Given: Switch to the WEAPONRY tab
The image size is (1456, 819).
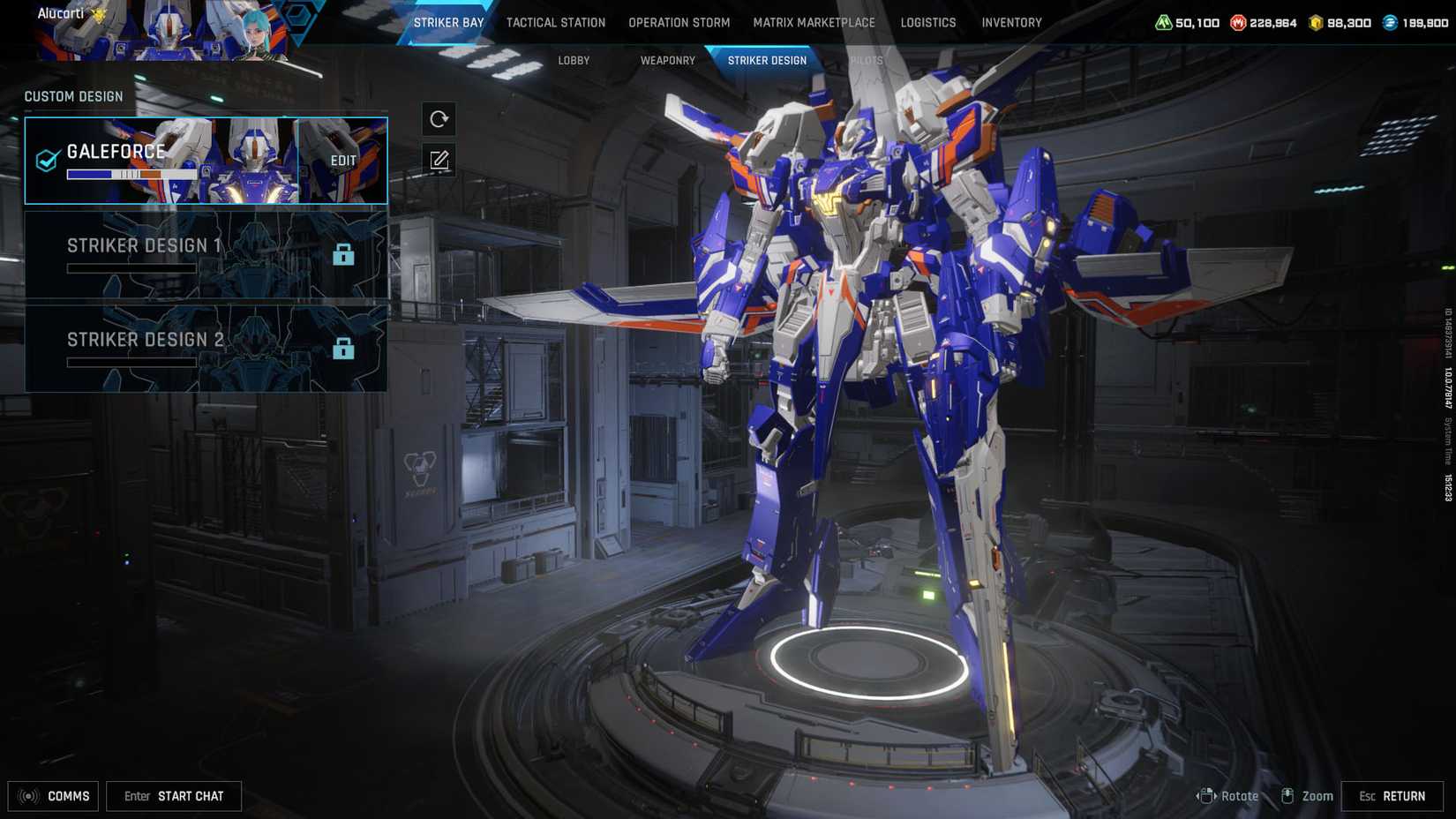Looking at the screenshot, I should point(666,60).
